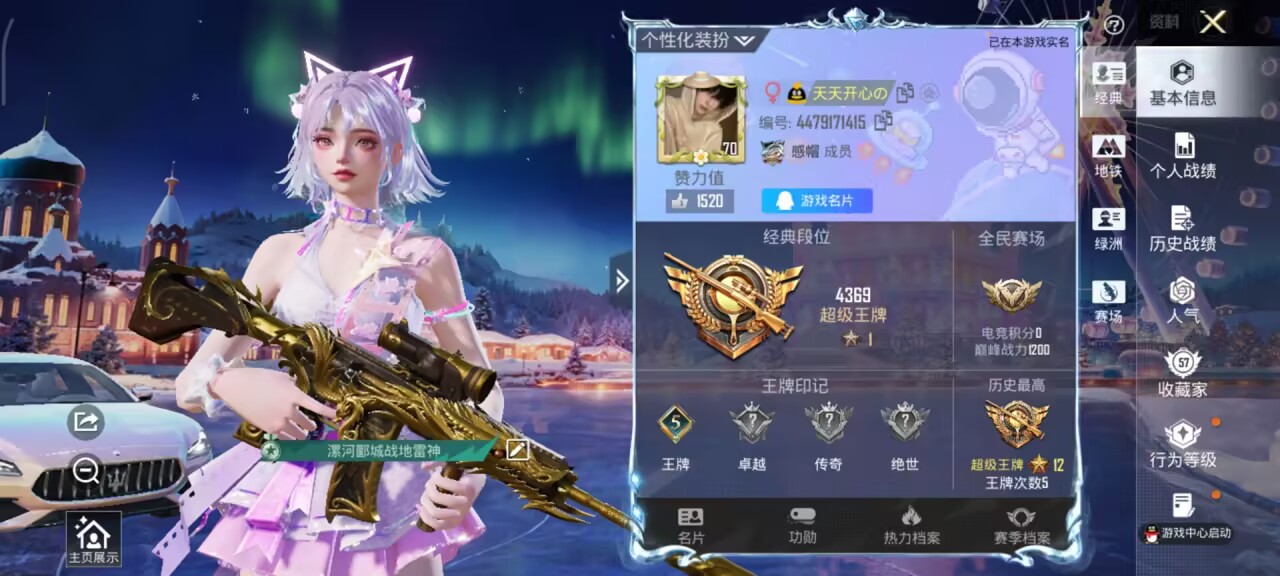Open the 名片 name card tab
This screenshot has height=576, width=1280.
(691, 526)
